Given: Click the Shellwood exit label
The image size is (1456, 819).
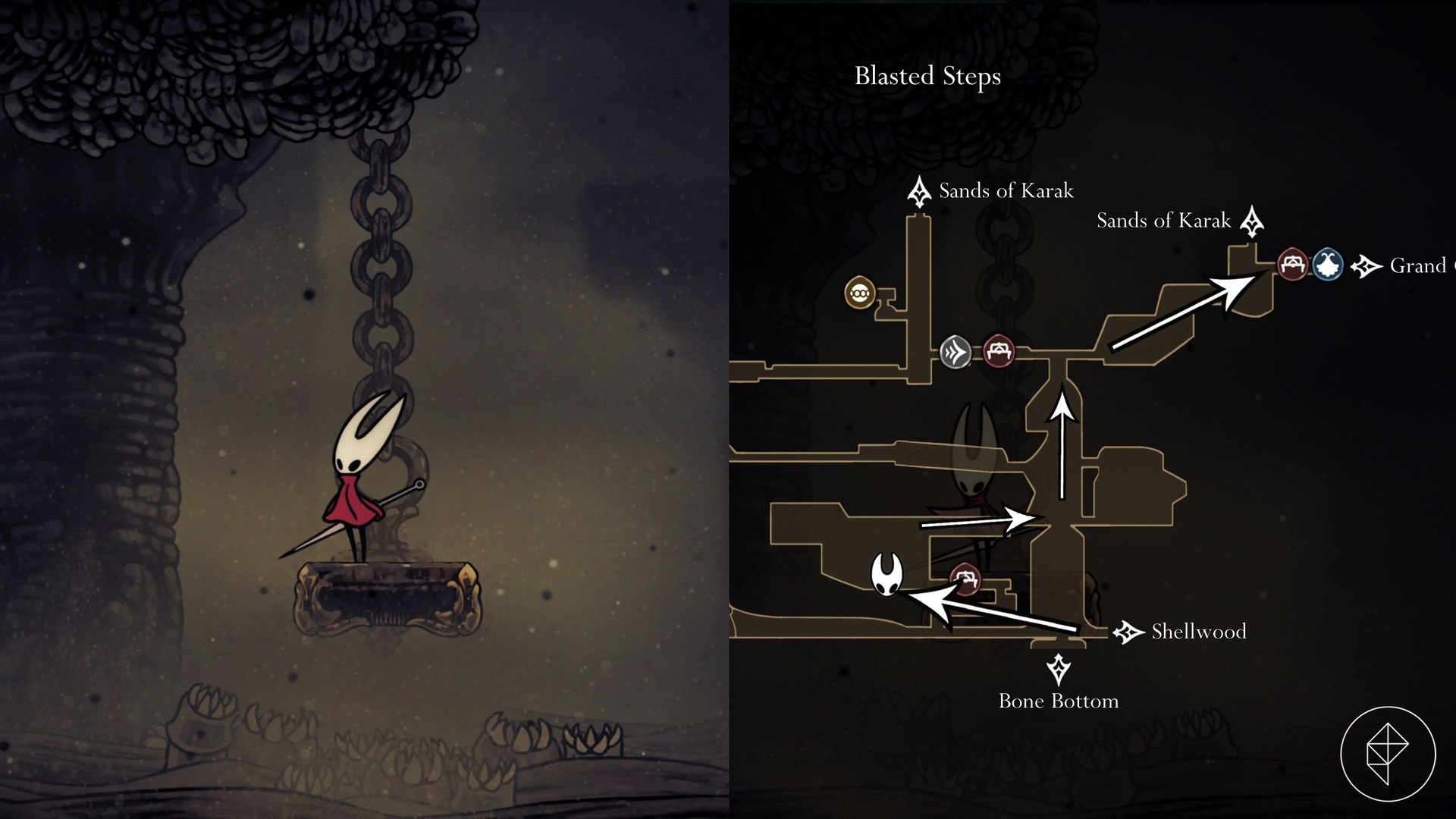Looking at the screenshot, I should pyautogui.click(x=1198, y=632).
